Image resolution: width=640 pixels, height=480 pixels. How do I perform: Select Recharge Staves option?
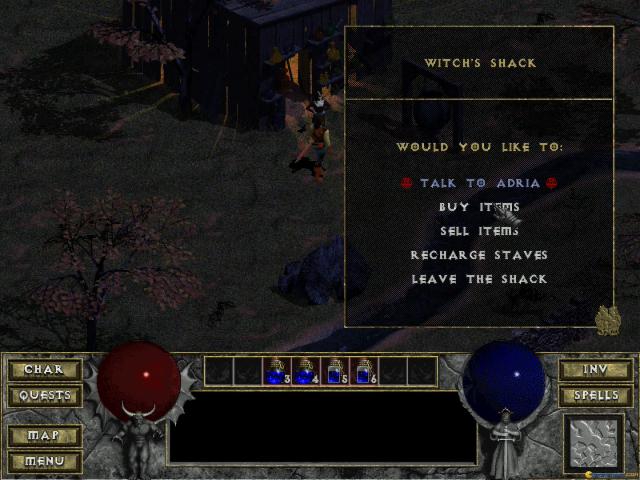(479, 255)
